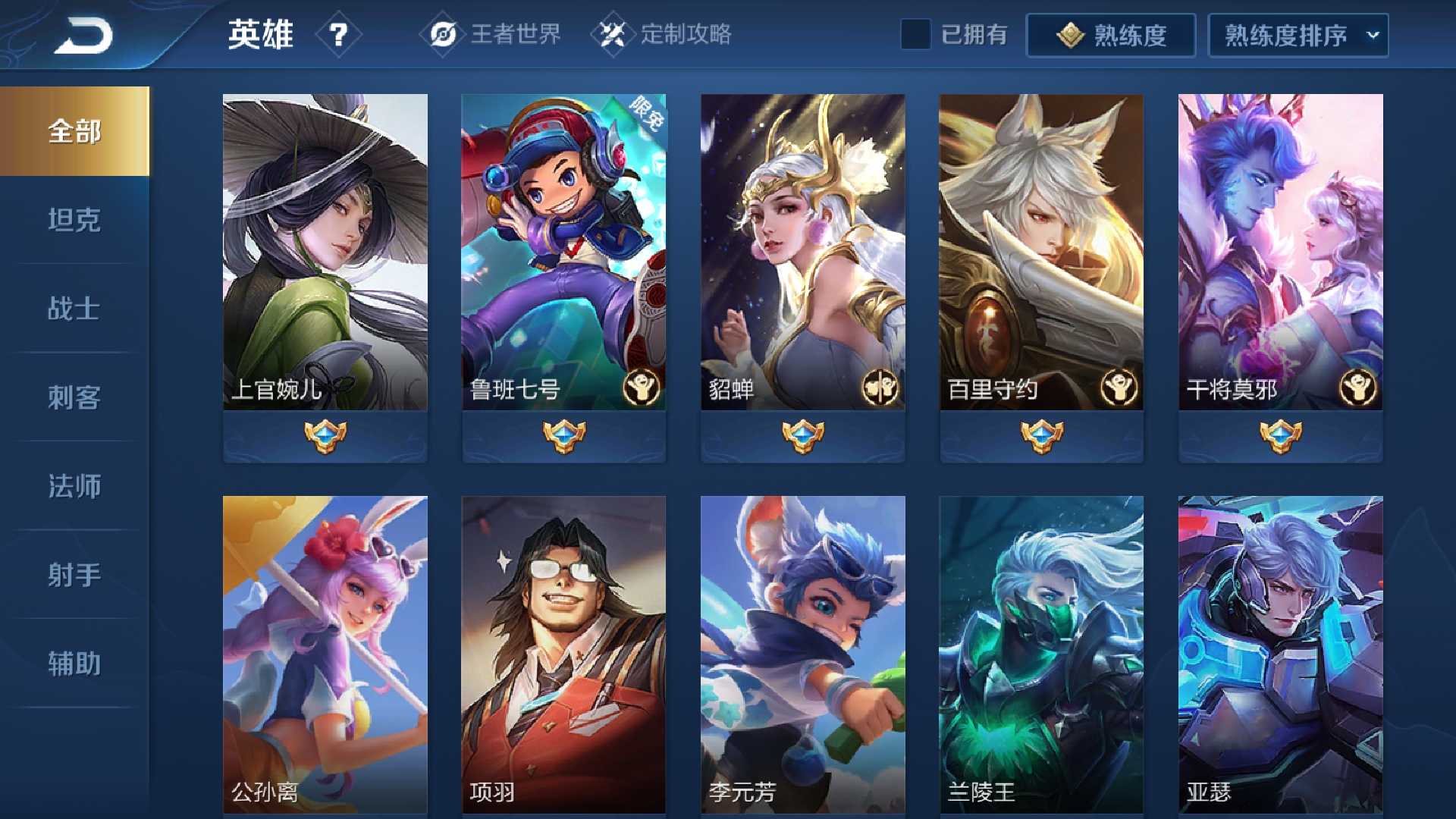
Task: Open the 王者世界 feature
Action: tap(516, 34)
